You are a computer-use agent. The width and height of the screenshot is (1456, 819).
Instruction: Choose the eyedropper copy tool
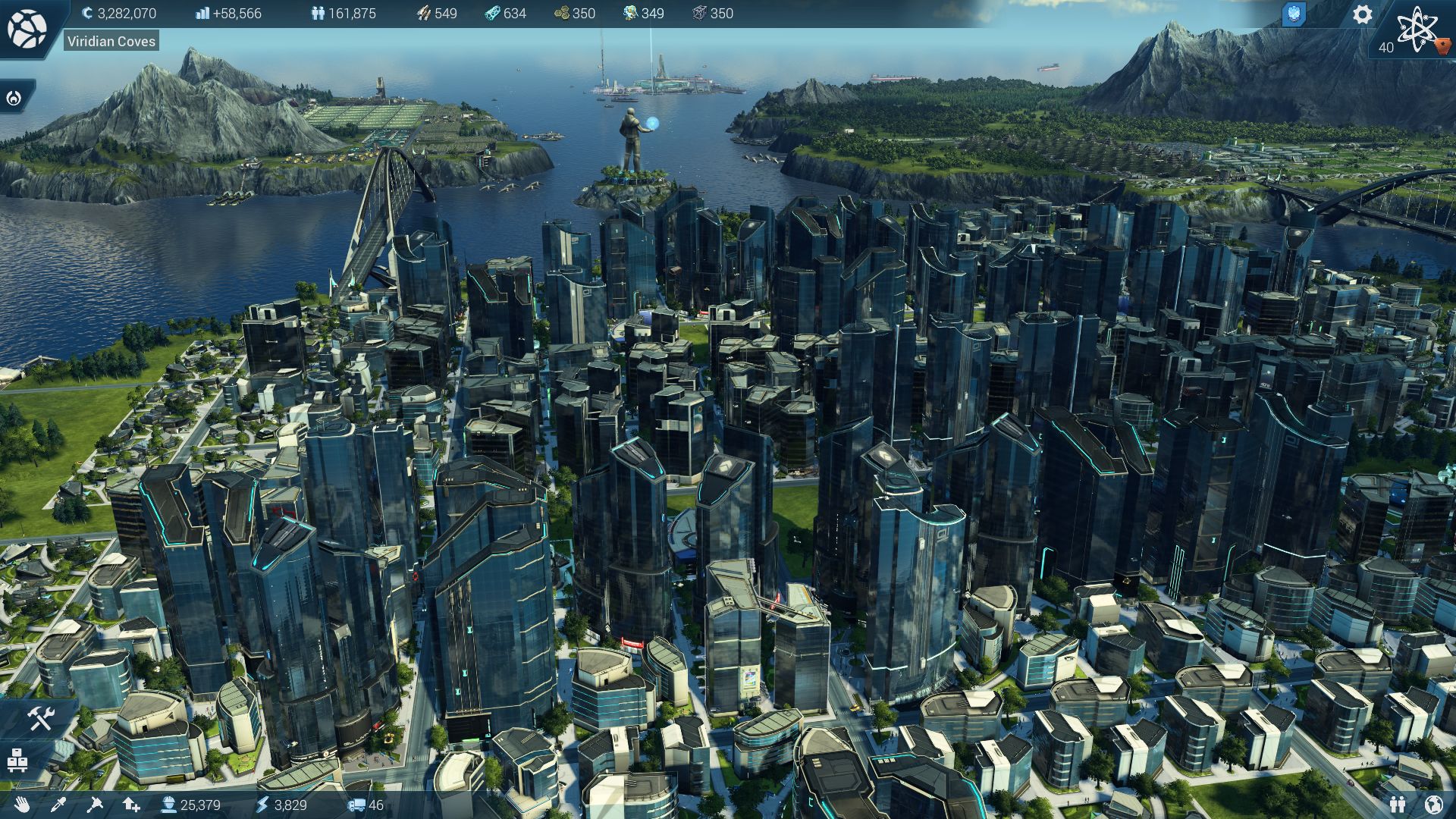click(x=58, y=805)
